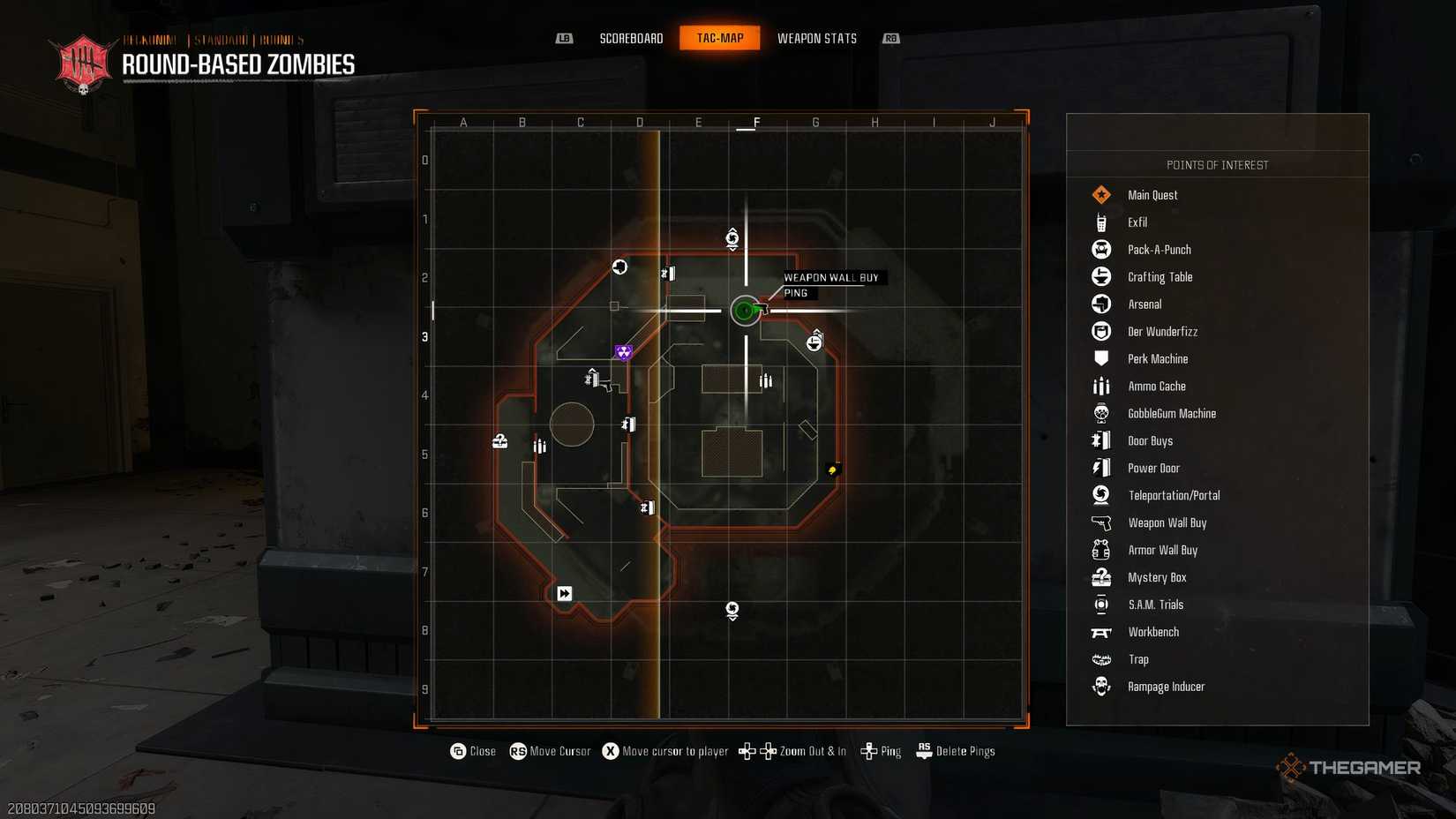Click the Mystery Box marker on the map
The image size is (1456, 819).
[499, 440]
